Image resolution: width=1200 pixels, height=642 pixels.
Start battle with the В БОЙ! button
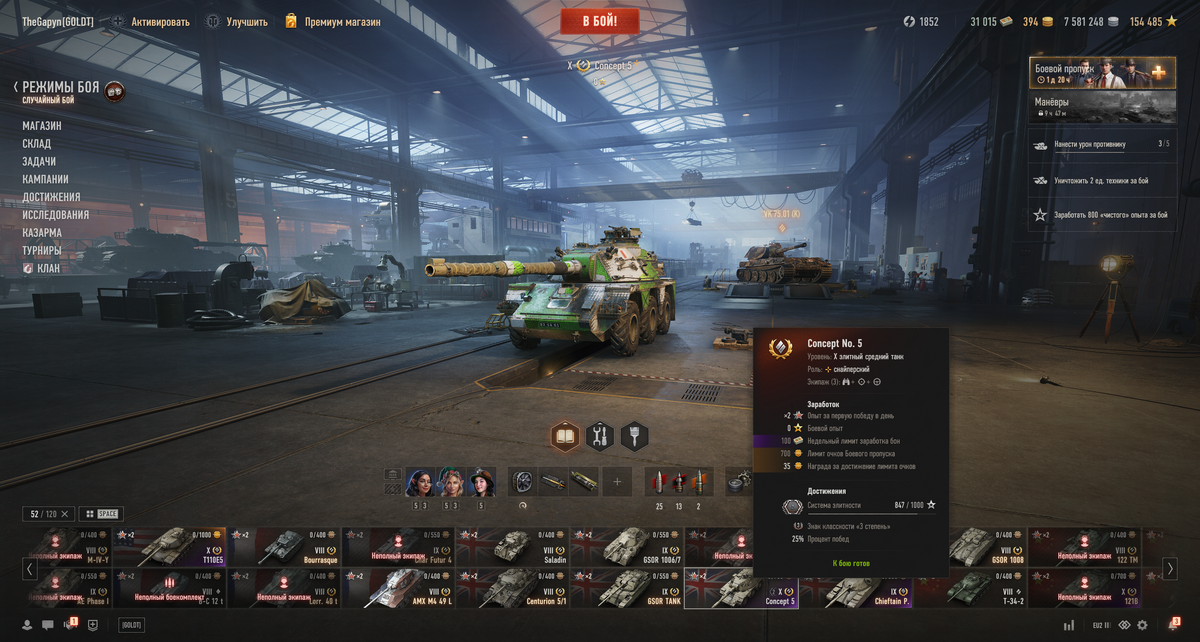coord(599,21)
